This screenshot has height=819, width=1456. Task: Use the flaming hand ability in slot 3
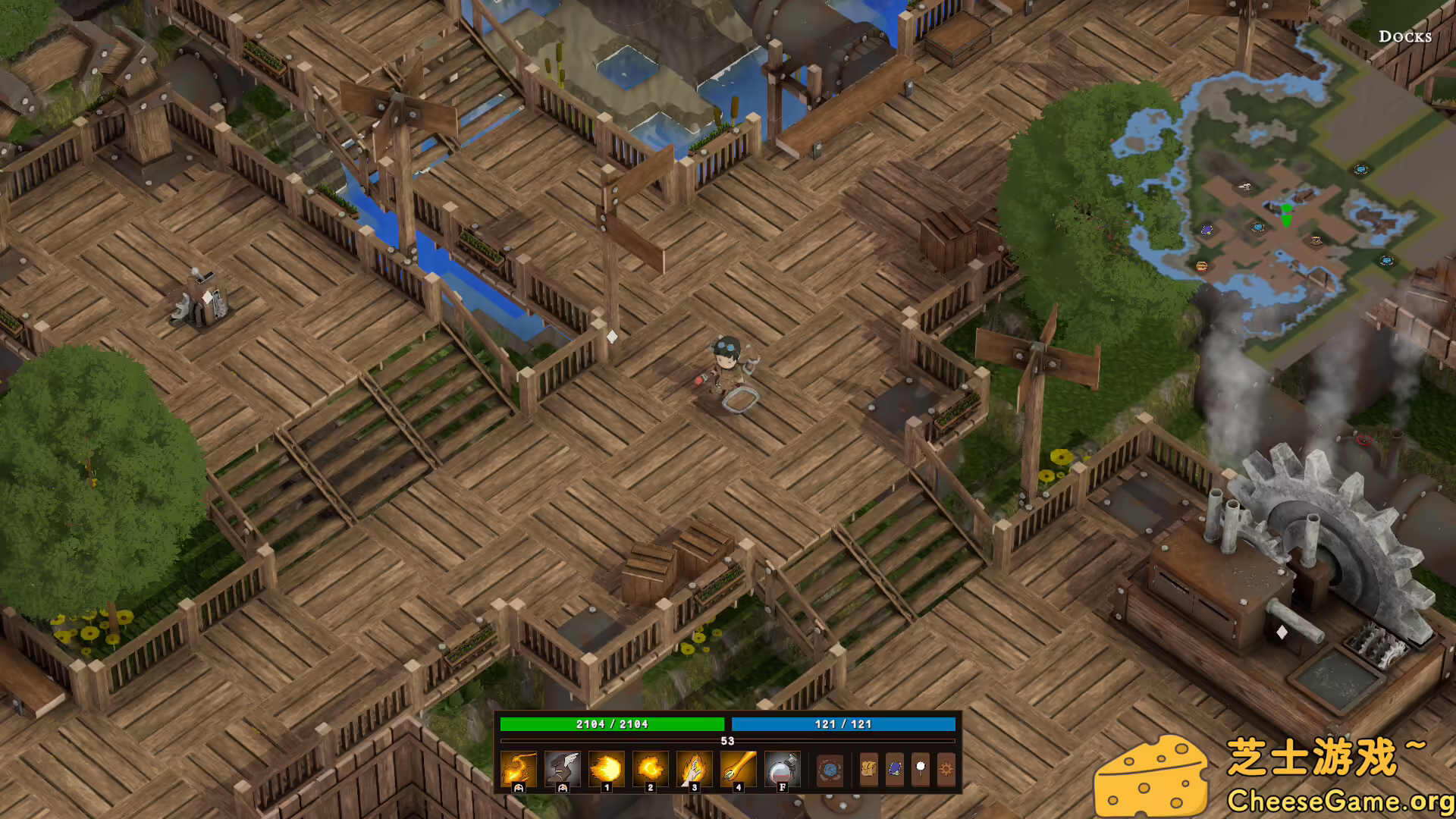[x=695, y=769]
